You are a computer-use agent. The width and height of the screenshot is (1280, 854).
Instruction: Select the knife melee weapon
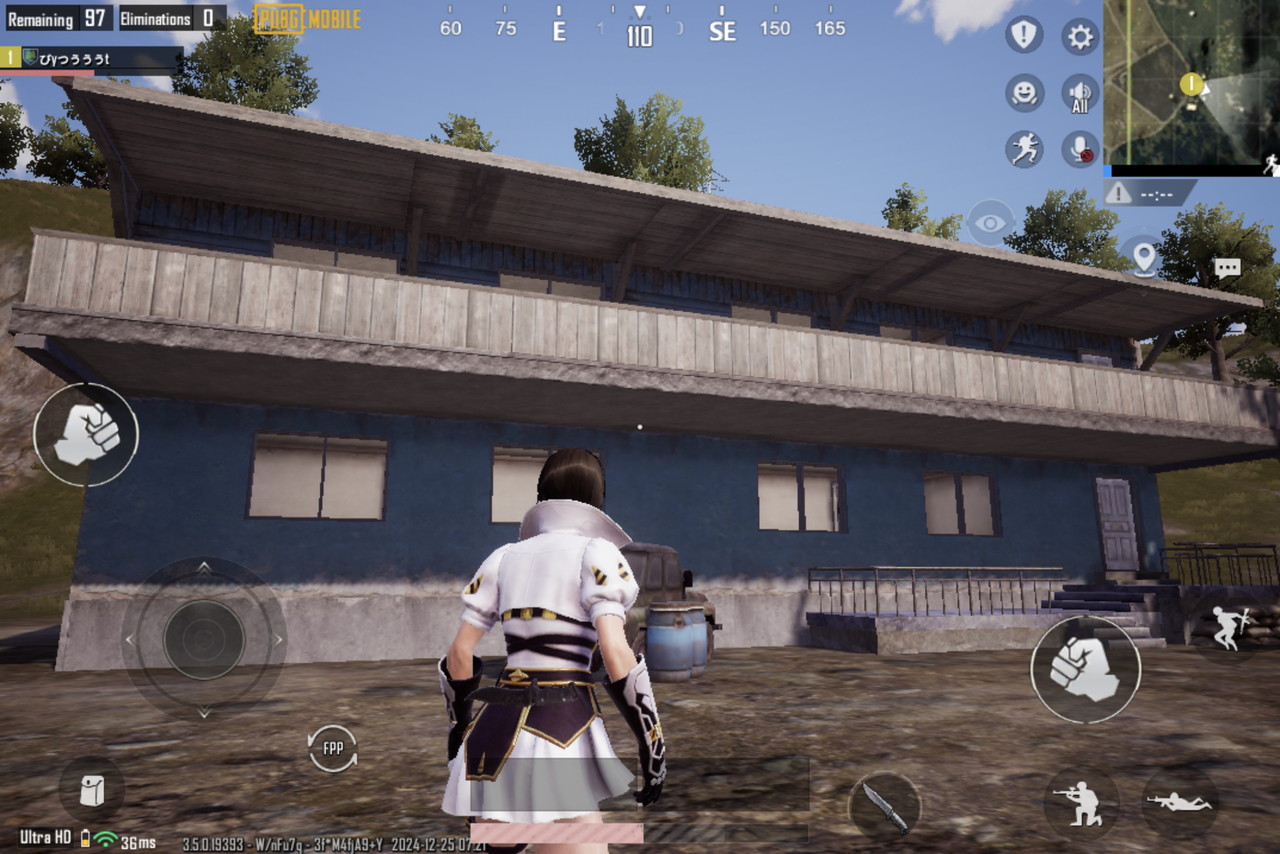(x=885, y=804)
